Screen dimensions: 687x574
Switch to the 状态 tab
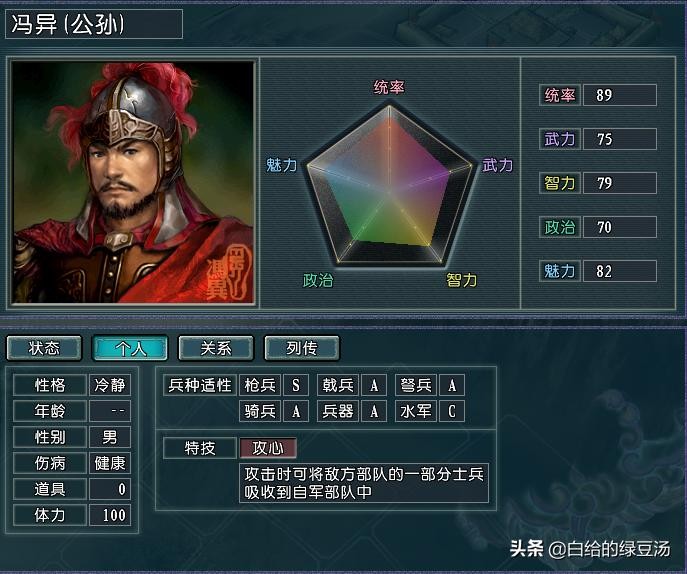click(x=44, y=348)
